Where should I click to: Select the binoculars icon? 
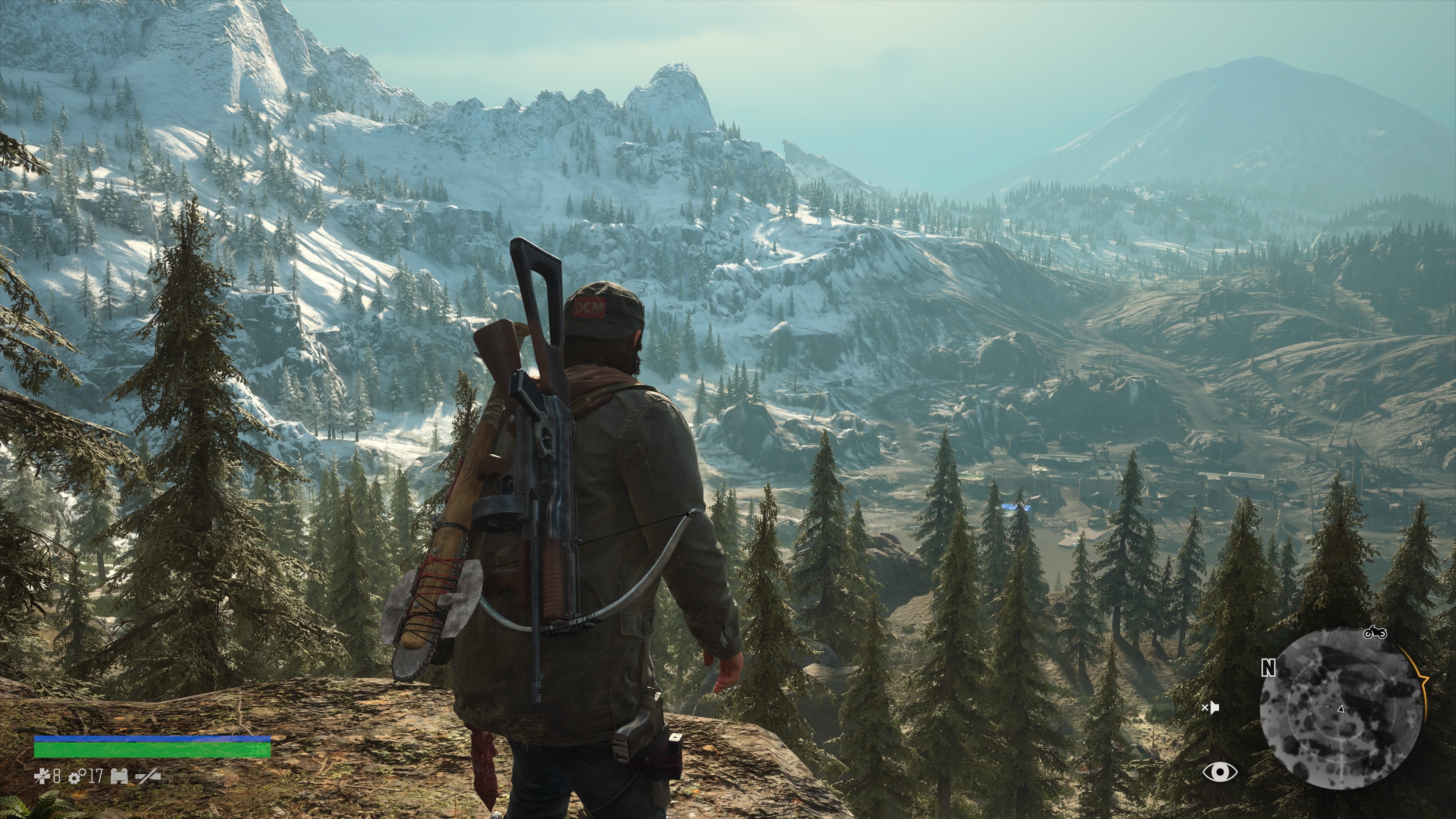click(119, 777)
